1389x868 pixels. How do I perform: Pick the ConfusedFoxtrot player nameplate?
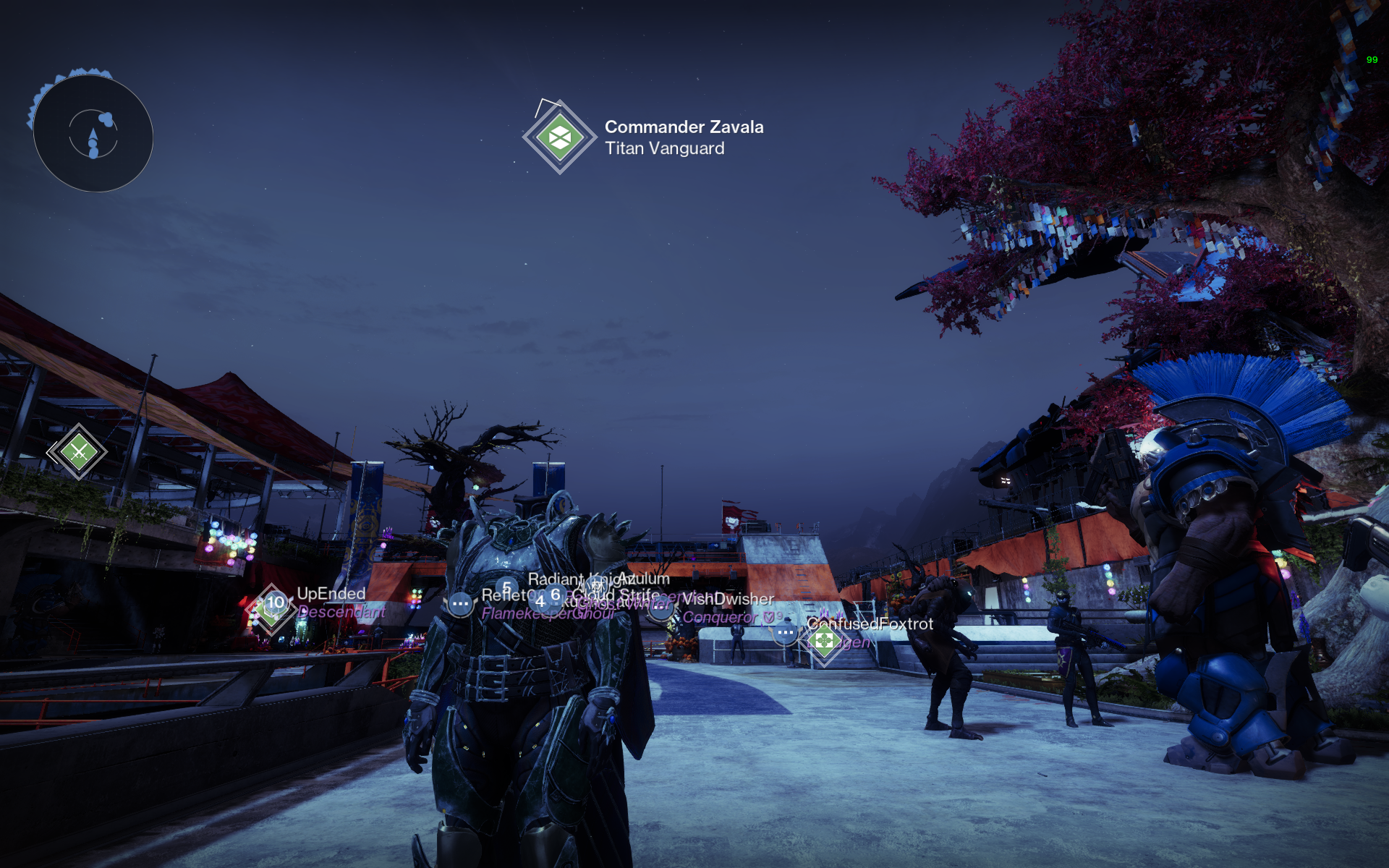tap(870, 624)
